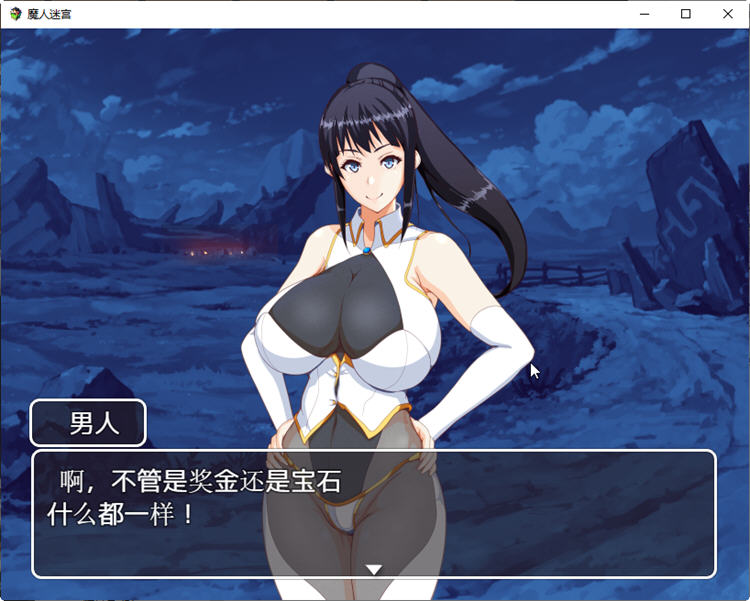This screenshot has width=750, height=601.
Task: Click the dialogue continue arrow
Action: coord(374,569)
